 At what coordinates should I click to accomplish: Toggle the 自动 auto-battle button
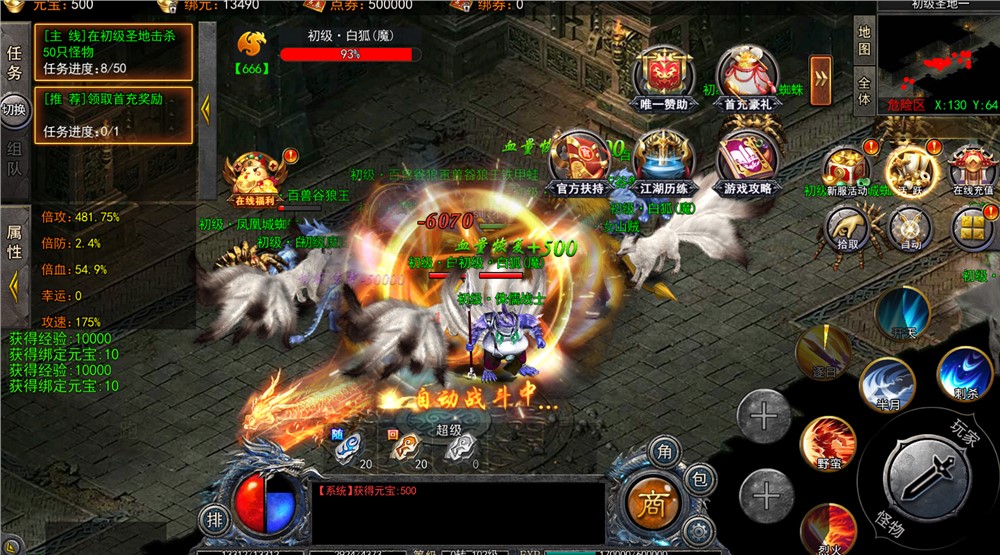(910, 228)
